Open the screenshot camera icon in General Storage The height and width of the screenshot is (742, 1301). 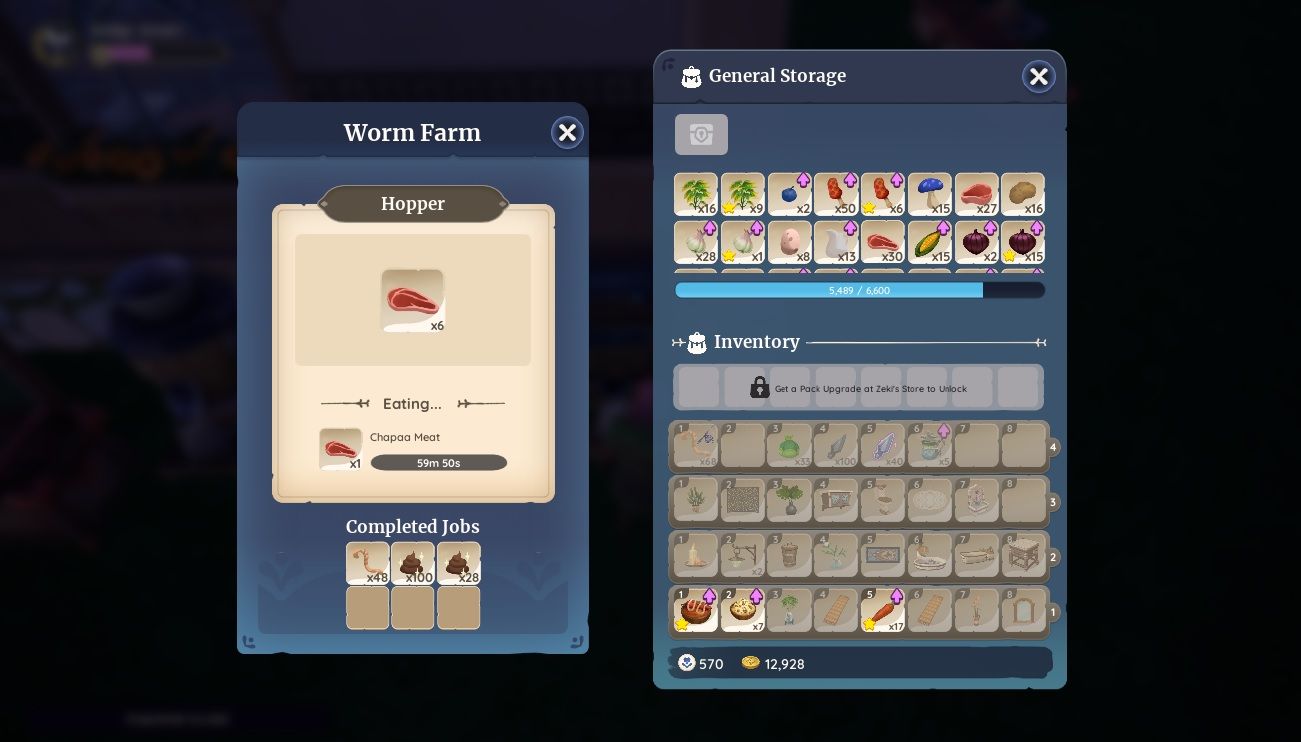tap(701, 134)
